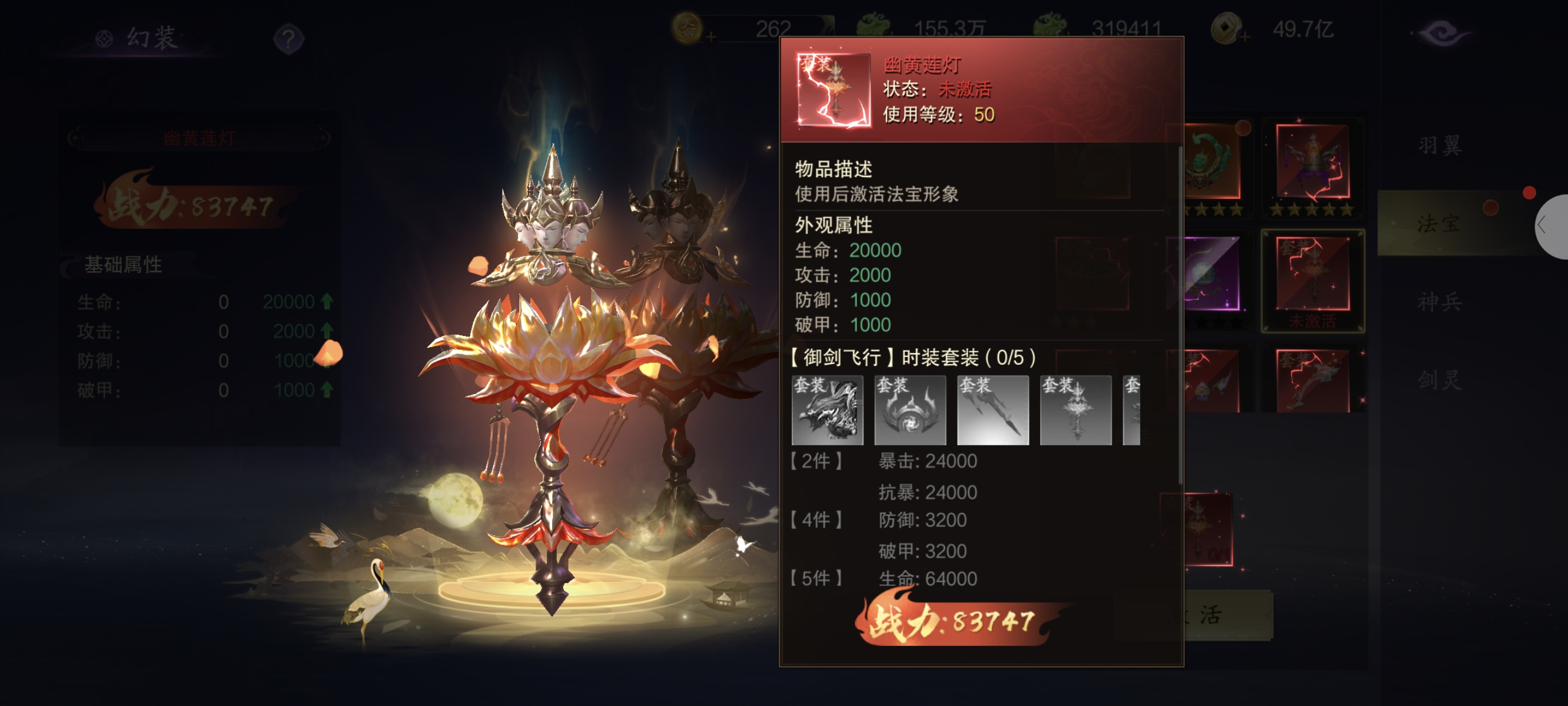The image size is (1568, 706).
Task: Select the dragon-head set piece thumbnail
Action: click(x=827, y=410)
